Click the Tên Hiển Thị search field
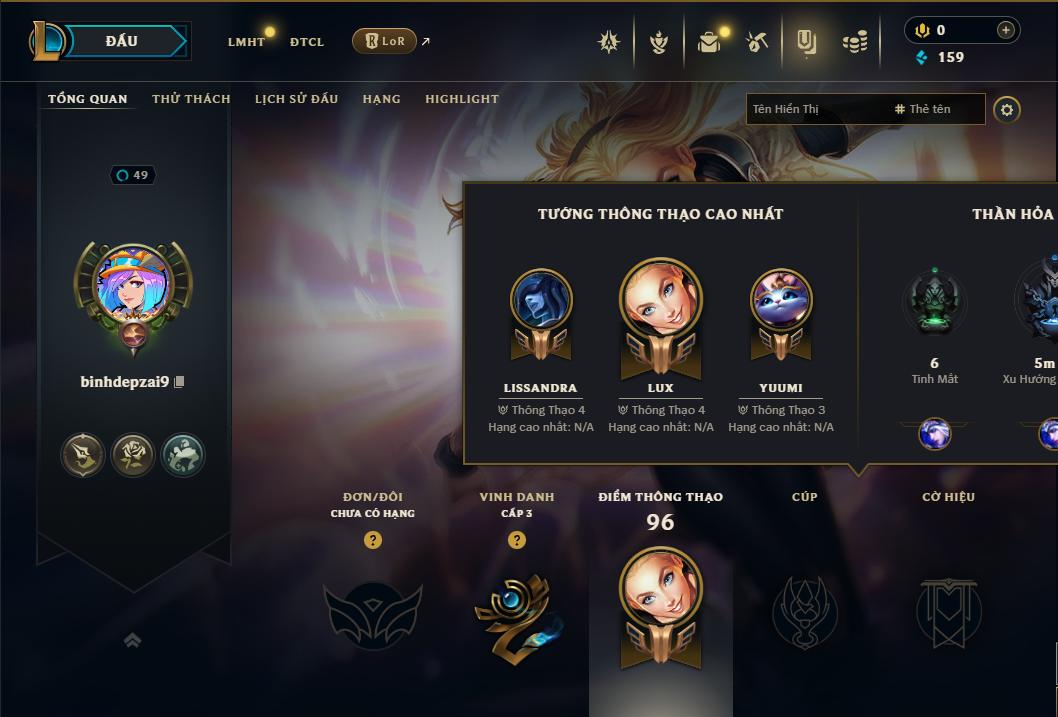1058x717 pixels. pyautogui.click(x=815, y=109)
